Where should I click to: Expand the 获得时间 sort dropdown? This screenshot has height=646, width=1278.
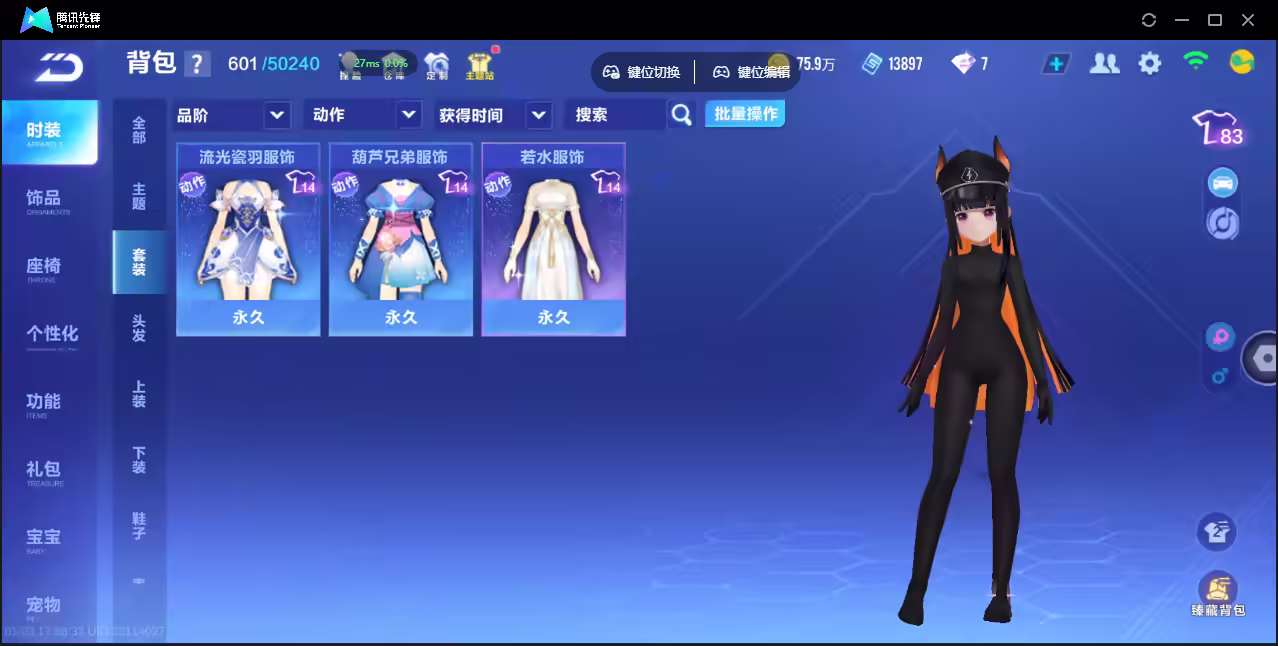point(494,115)
